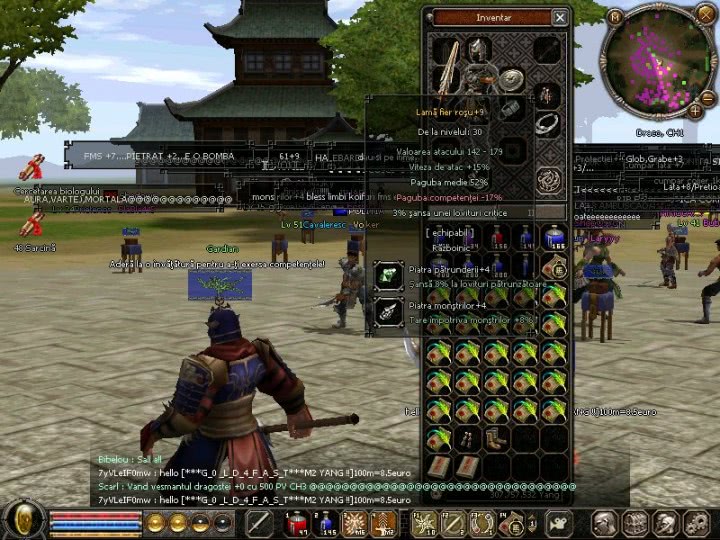
Task: Select the equipped round shield slot
Action: [511, 82]
